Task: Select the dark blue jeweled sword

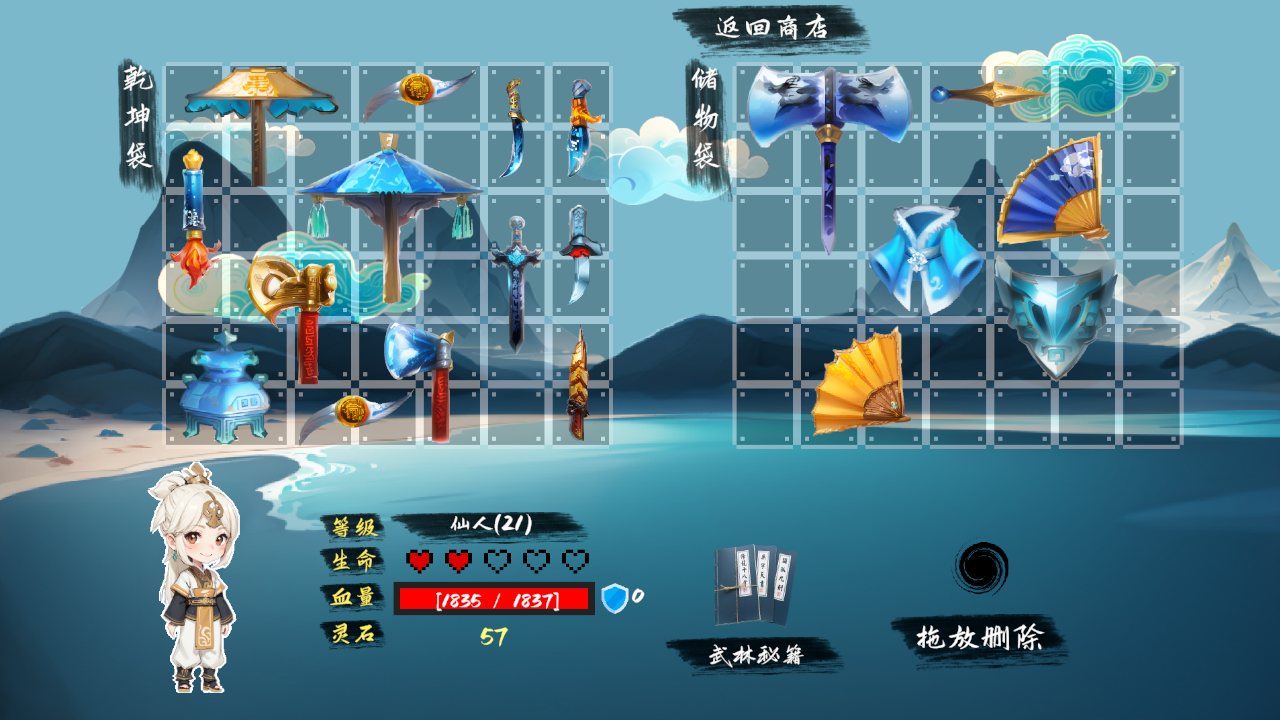Action: [516, 280]
